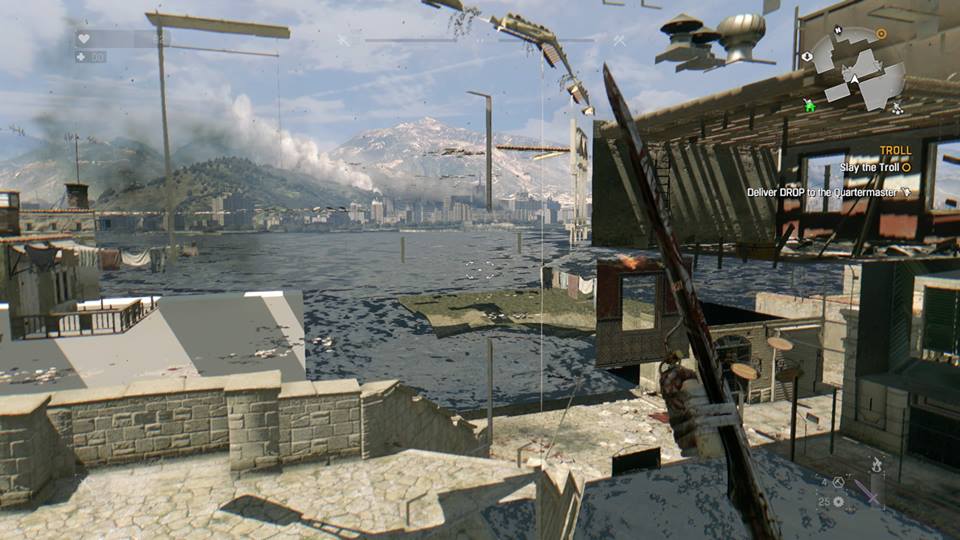Select the orange objective ring on minimap
The width and height of the screenshot is (960, 540).
(881, 33)
